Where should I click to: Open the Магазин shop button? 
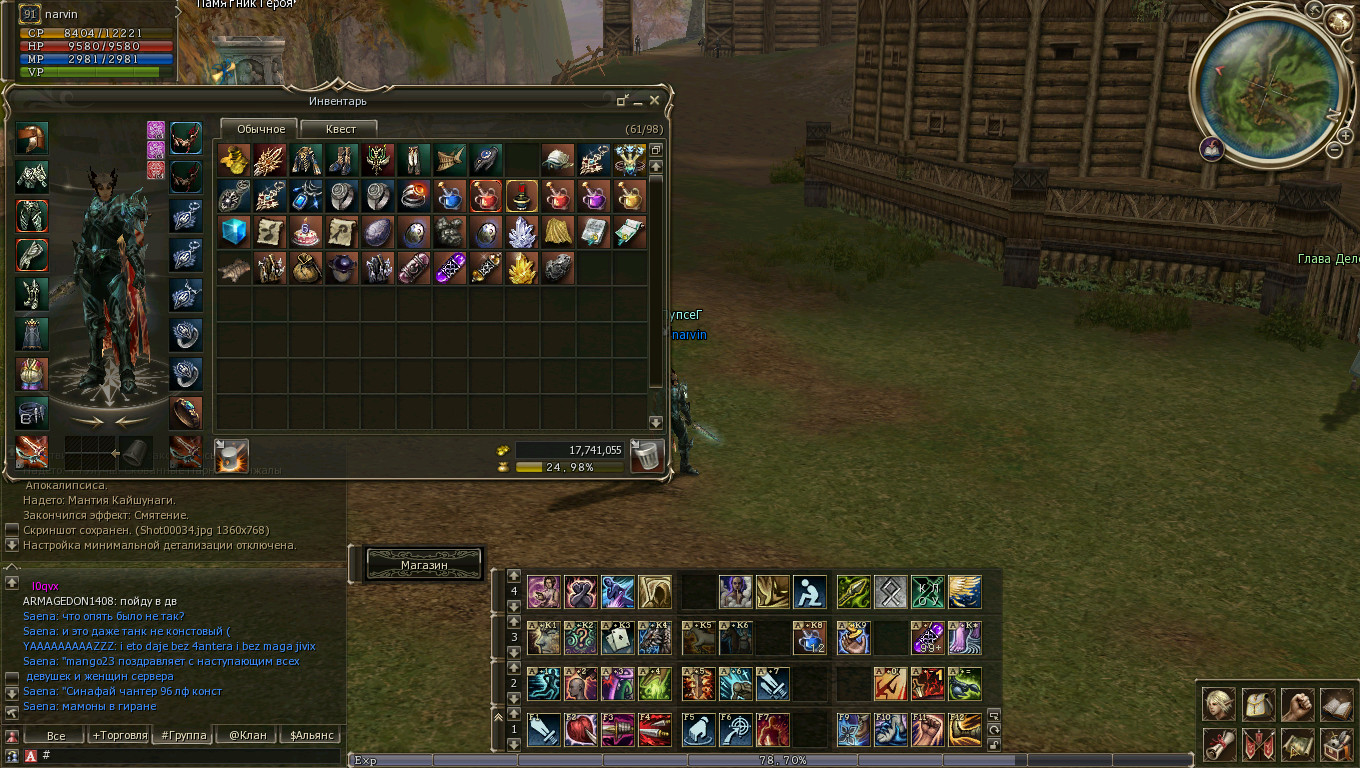[x=424, y=565]
